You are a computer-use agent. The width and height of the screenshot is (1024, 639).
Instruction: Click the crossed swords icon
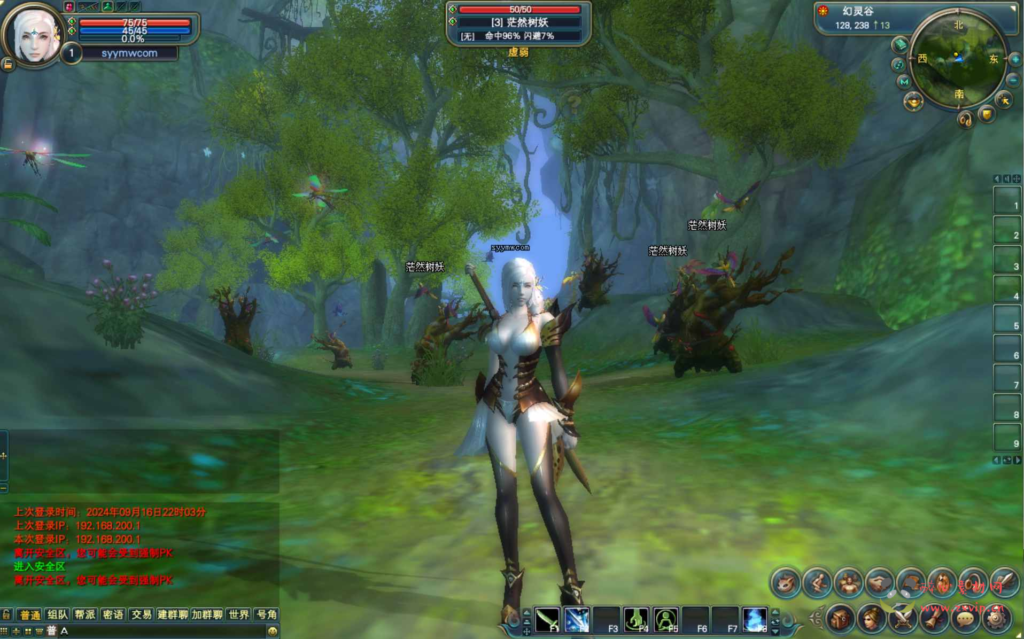pos(903,618)
